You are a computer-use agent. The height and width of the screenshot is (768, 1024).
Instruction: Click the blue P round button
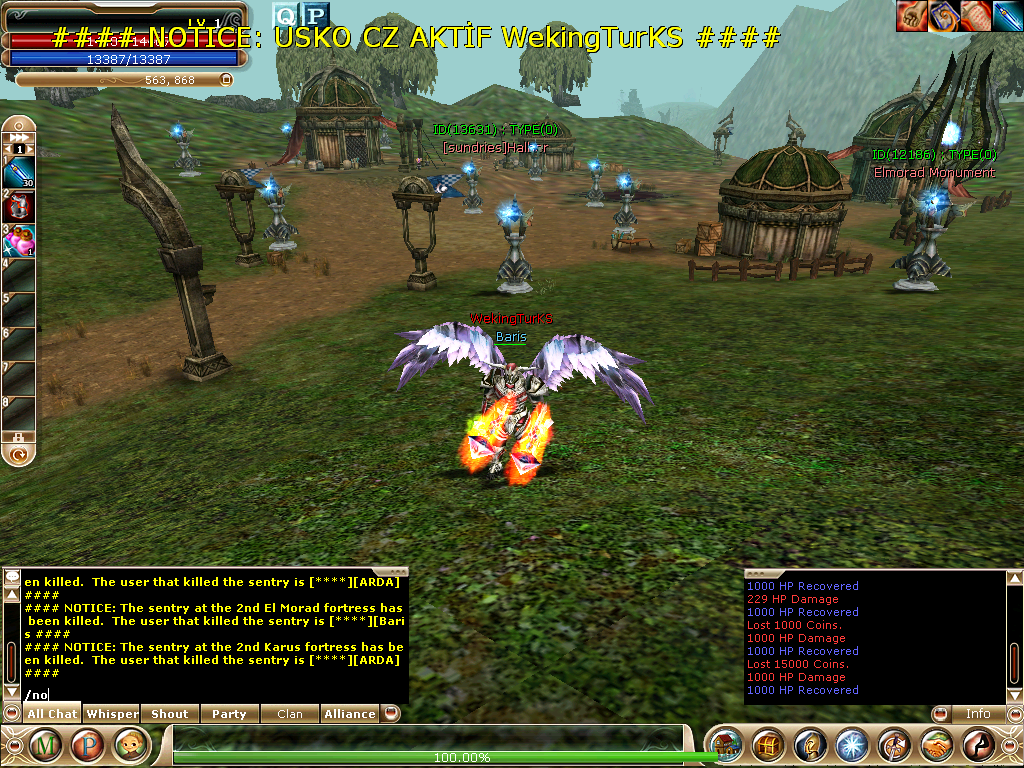[x=88, y=745]
